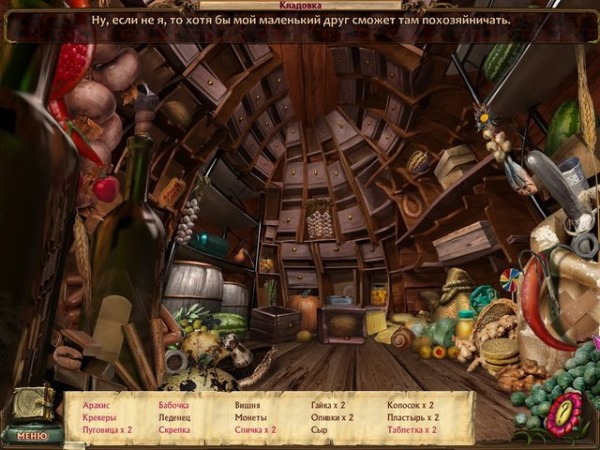Choose Леденец list entry

174,417
